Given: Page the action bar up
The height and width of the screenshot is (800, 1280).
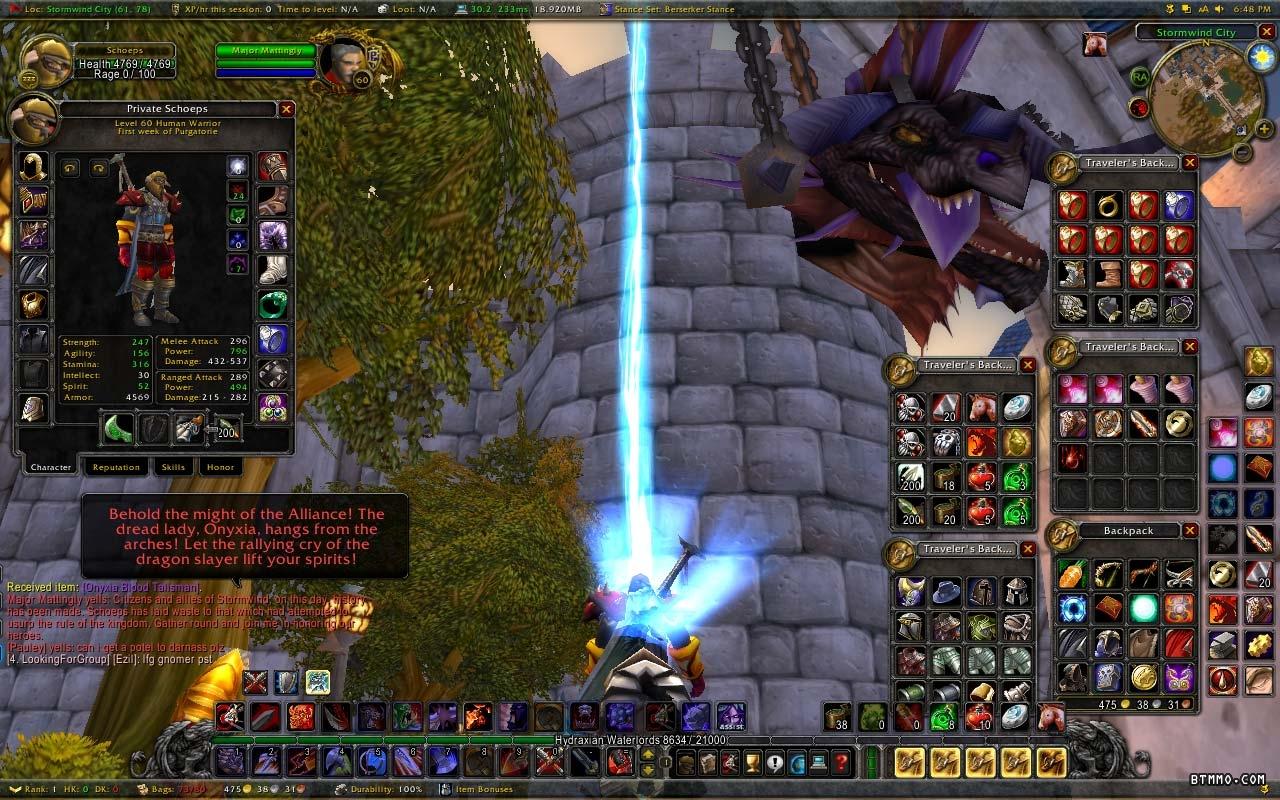Looking at the screenshot, I should [648, 755].
